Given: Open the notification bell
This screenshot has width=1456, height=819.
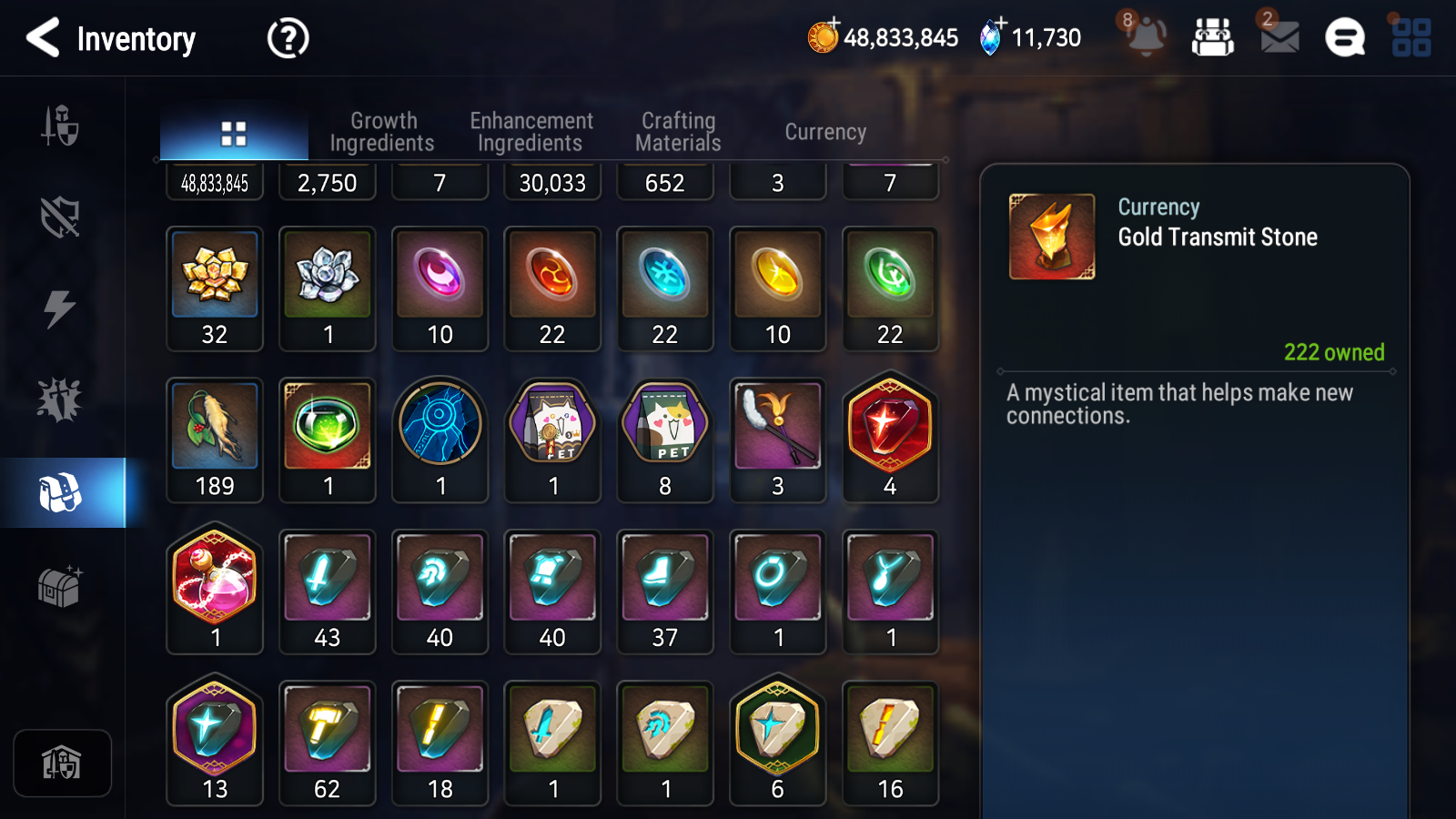Looking at the screenshot, I should point(1145,36).
